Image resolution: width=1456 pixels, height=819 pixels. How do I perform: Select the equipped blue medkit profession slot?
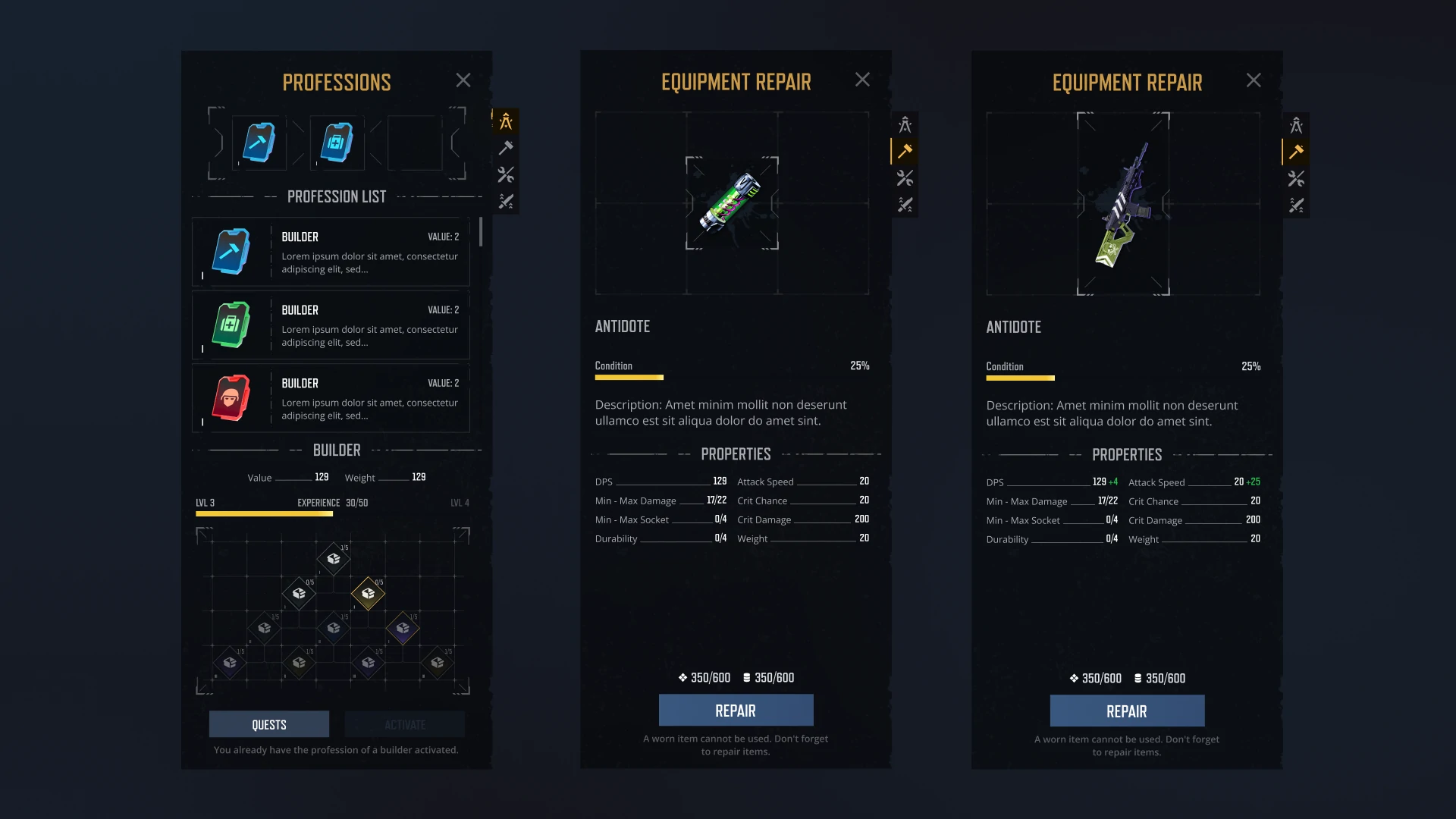point(337,143)
